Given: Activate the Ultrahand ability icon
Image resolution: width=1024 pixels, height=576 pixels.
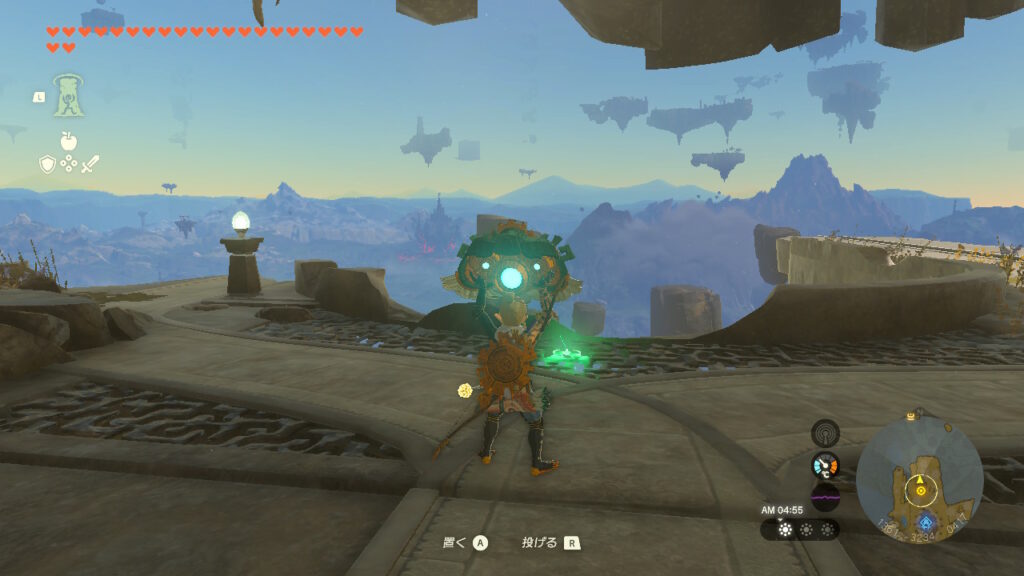Looking at the screenshot, I should click(x=68, y=97).
